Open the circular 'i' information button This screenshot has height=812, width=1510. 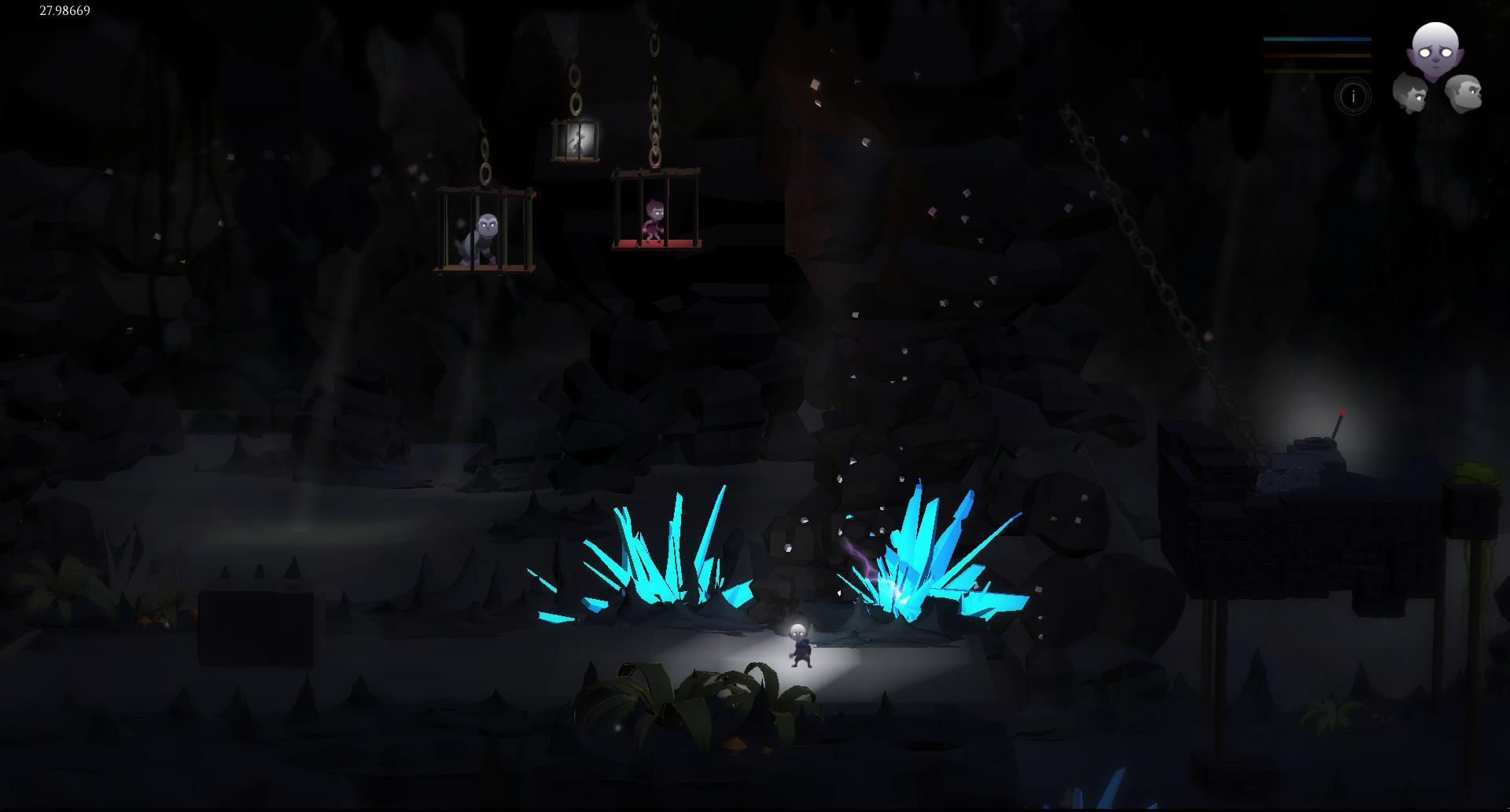point(1353,97)
